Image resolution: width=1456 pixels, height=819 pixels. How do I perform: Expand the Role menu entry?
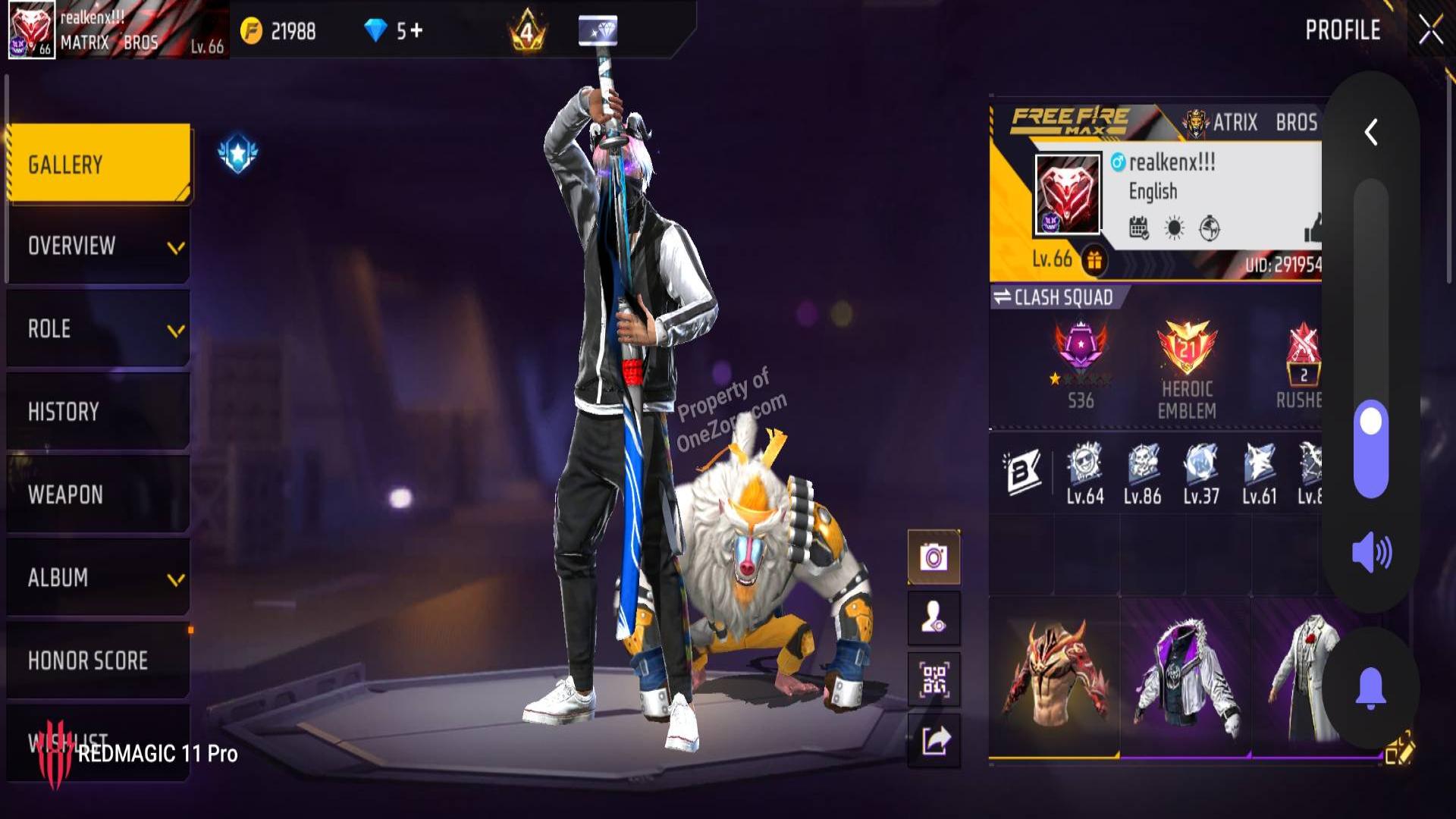click(x=99, y=329)
